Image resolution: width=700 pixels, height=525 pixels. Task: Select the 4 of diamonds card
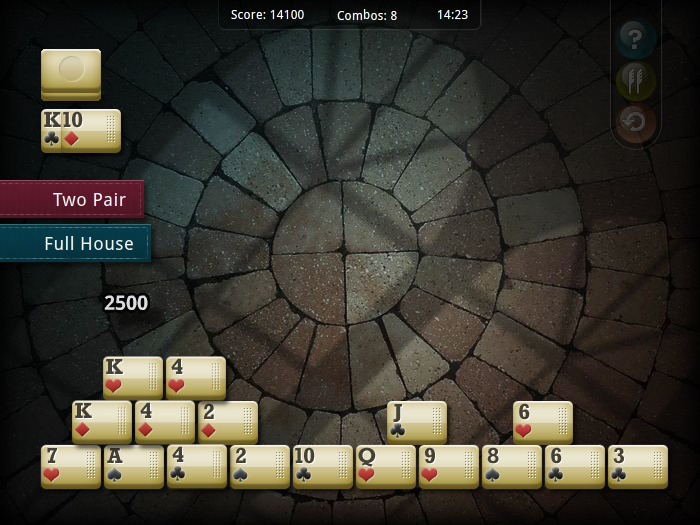coord(165,421)
